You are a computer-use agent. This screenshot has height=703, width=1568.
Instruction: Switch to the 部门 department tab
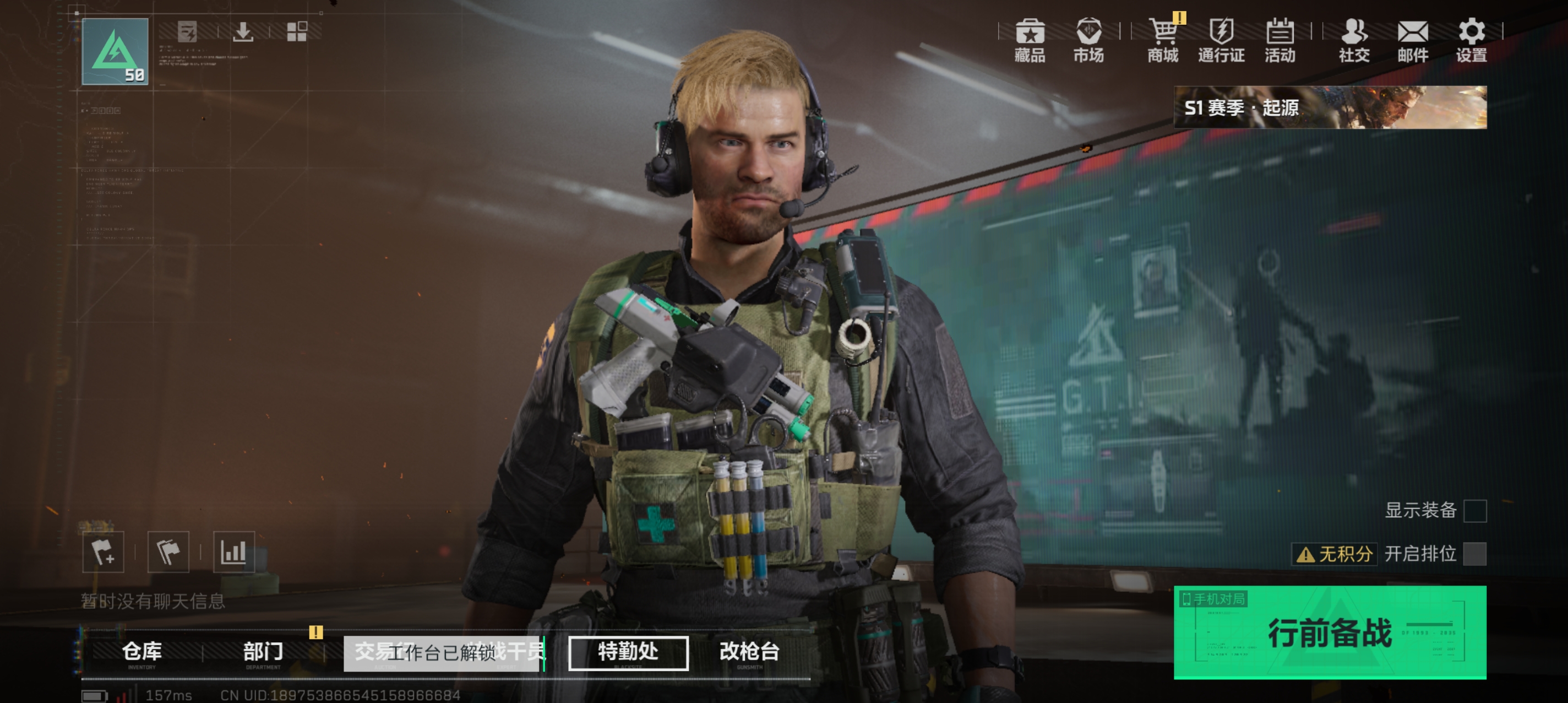263,652
